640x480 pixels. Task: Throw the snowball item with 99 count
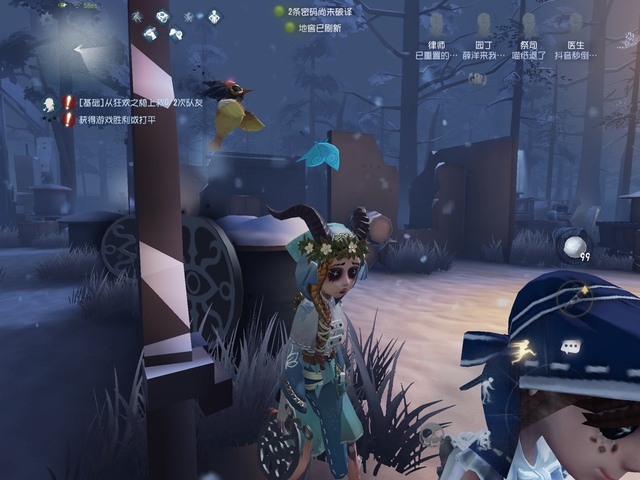click(x=574, y=247)
